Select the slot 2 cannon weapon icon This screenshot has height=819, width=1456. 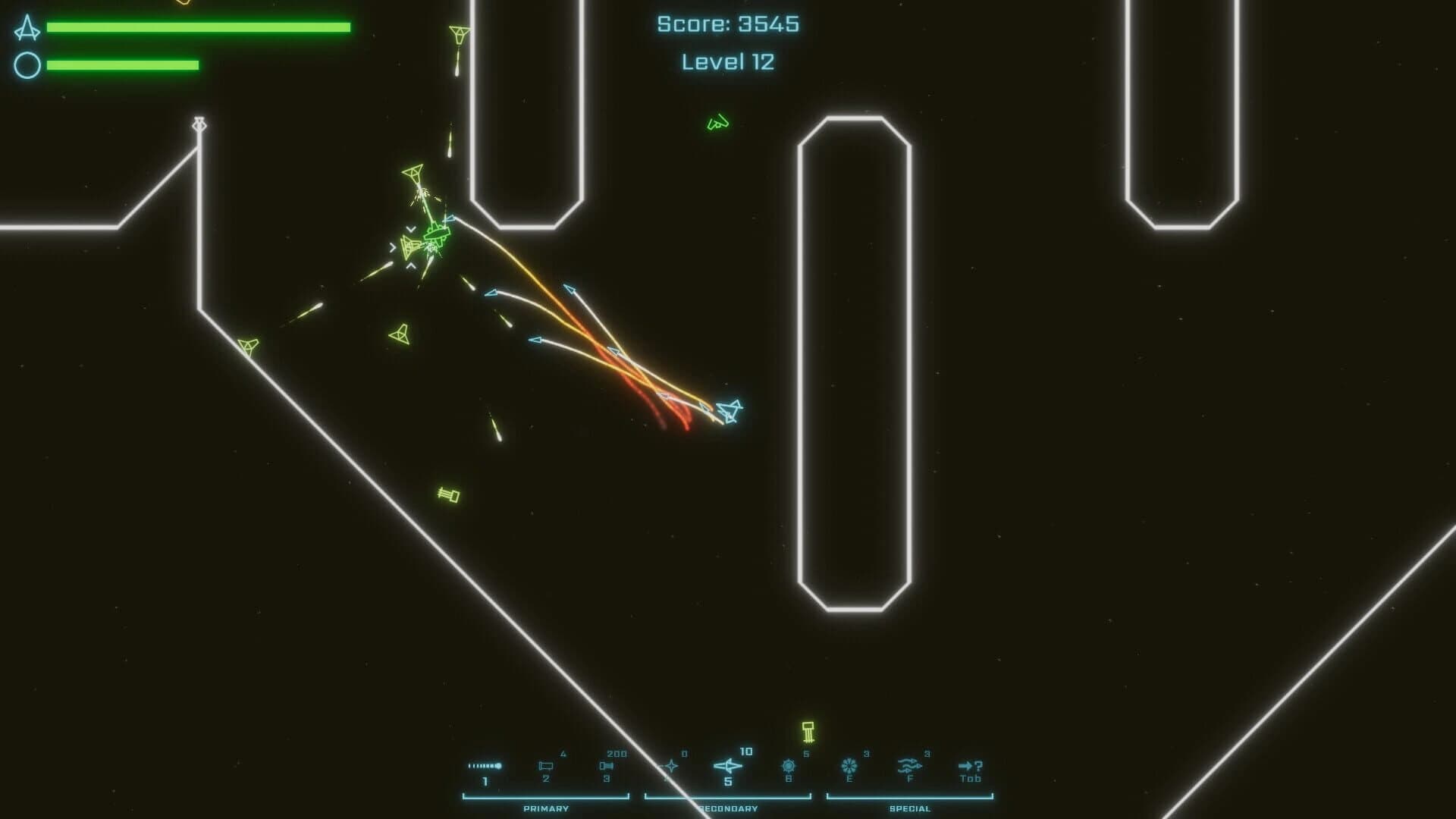coord(548,764)
